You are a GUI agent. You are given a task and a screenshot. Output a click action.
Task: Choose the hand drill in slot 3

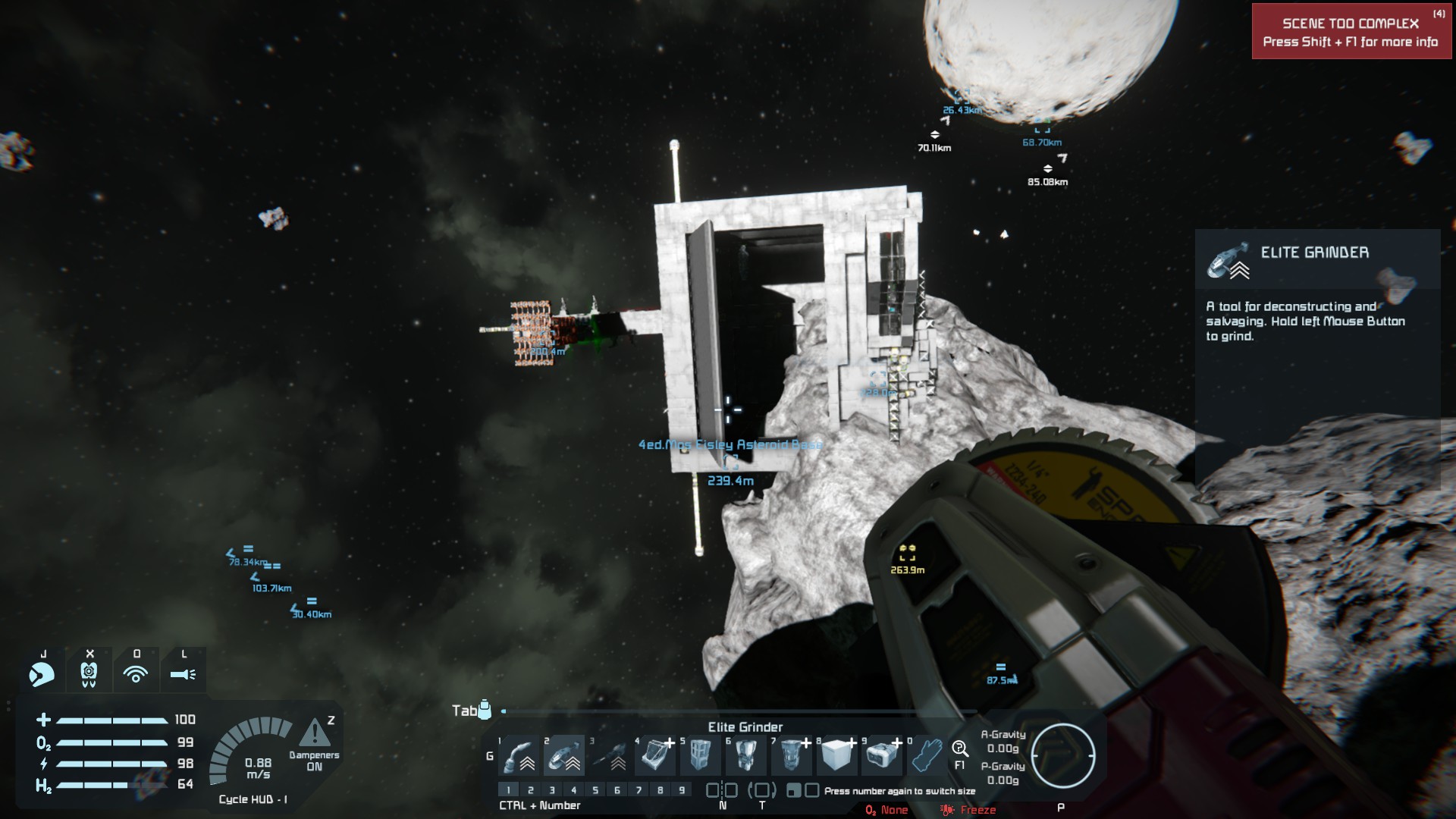coord(610,755)
